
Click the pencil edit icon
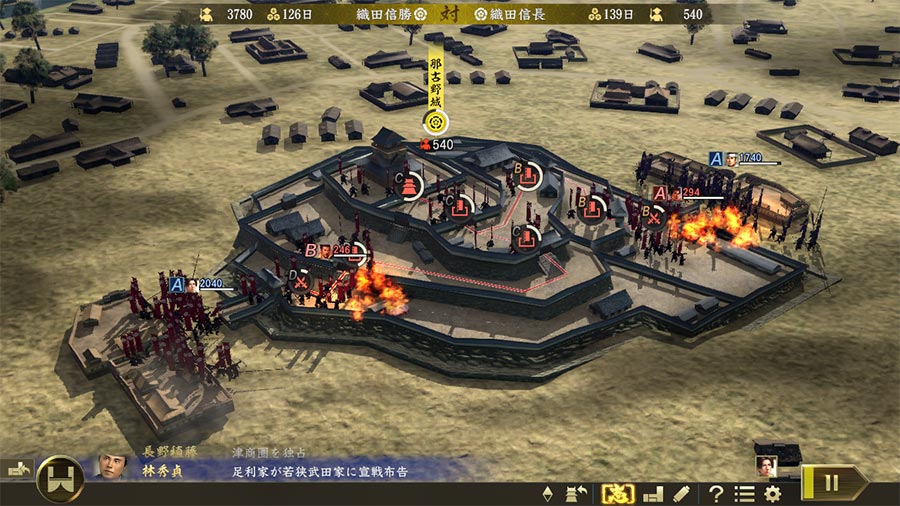pos(681,493)
